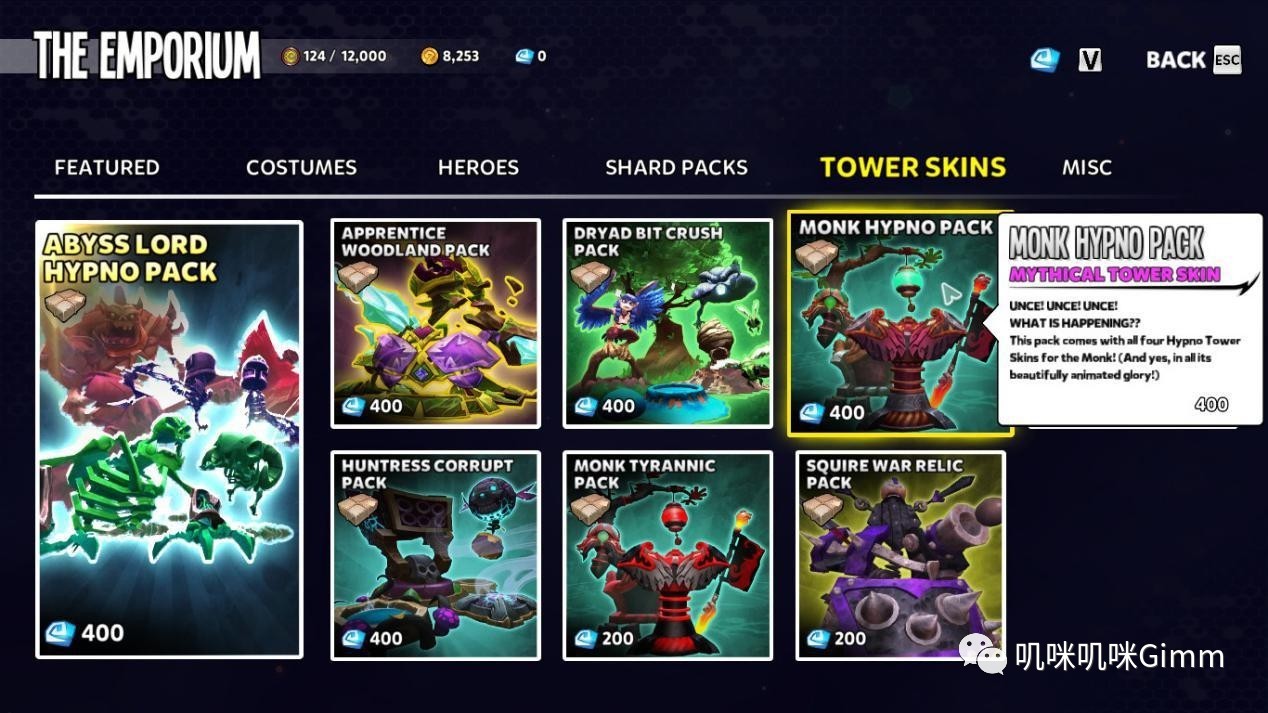1268x713 pixels.
Task: Select the Heroes tab
Action: (x=478, y=167)
